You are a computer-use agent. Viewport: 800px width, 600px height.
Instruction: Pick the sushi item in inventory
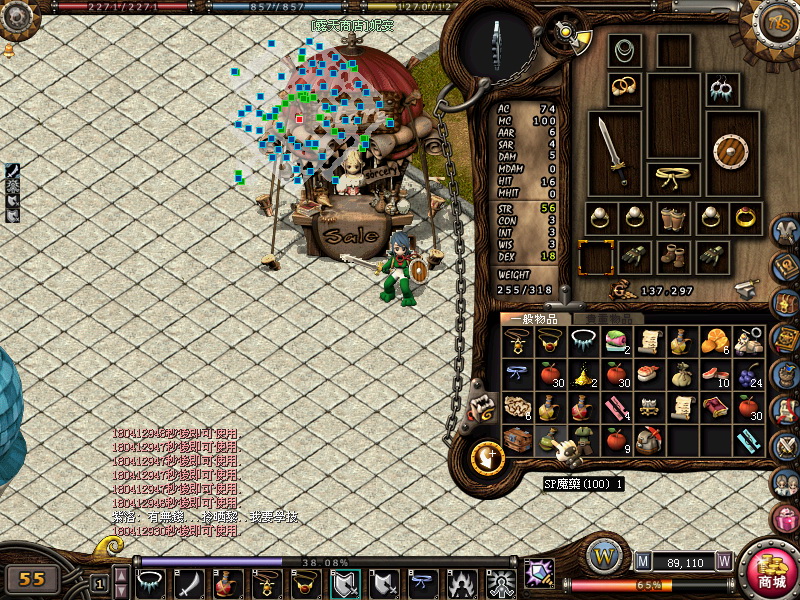point(649,375)
